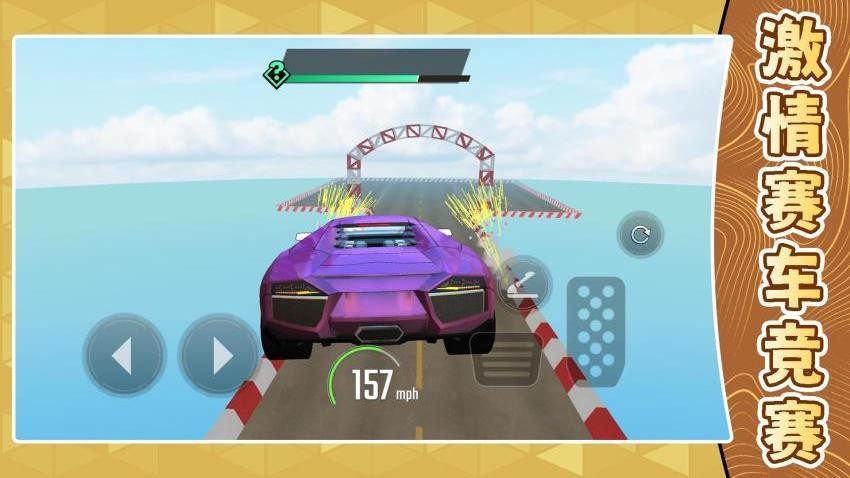
Task: Activate the round handbrake button
Action: [x=523, y=282]
